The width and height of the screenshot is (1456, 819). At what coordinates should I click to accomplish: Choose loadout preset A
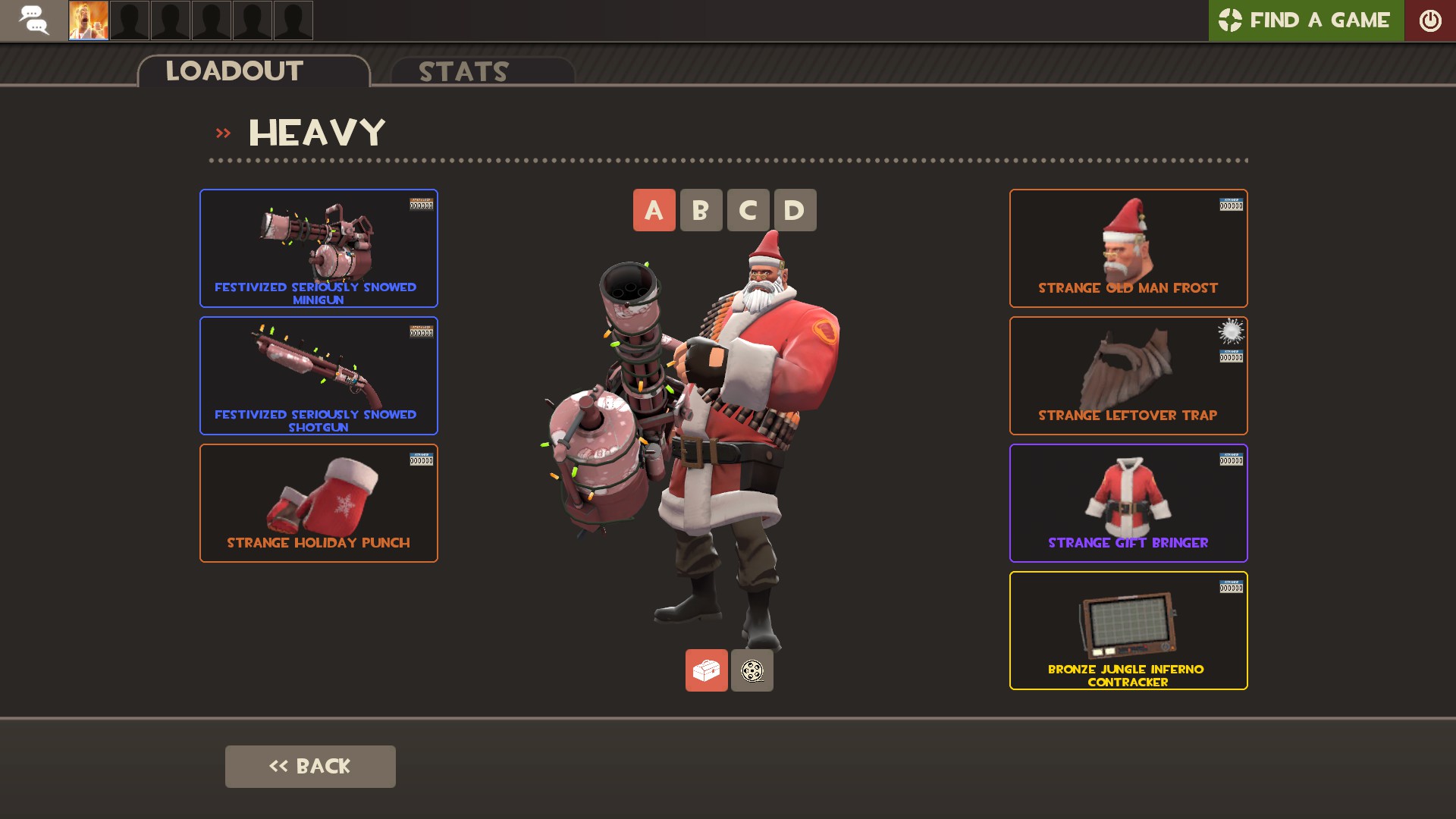[x=654, y=210]
